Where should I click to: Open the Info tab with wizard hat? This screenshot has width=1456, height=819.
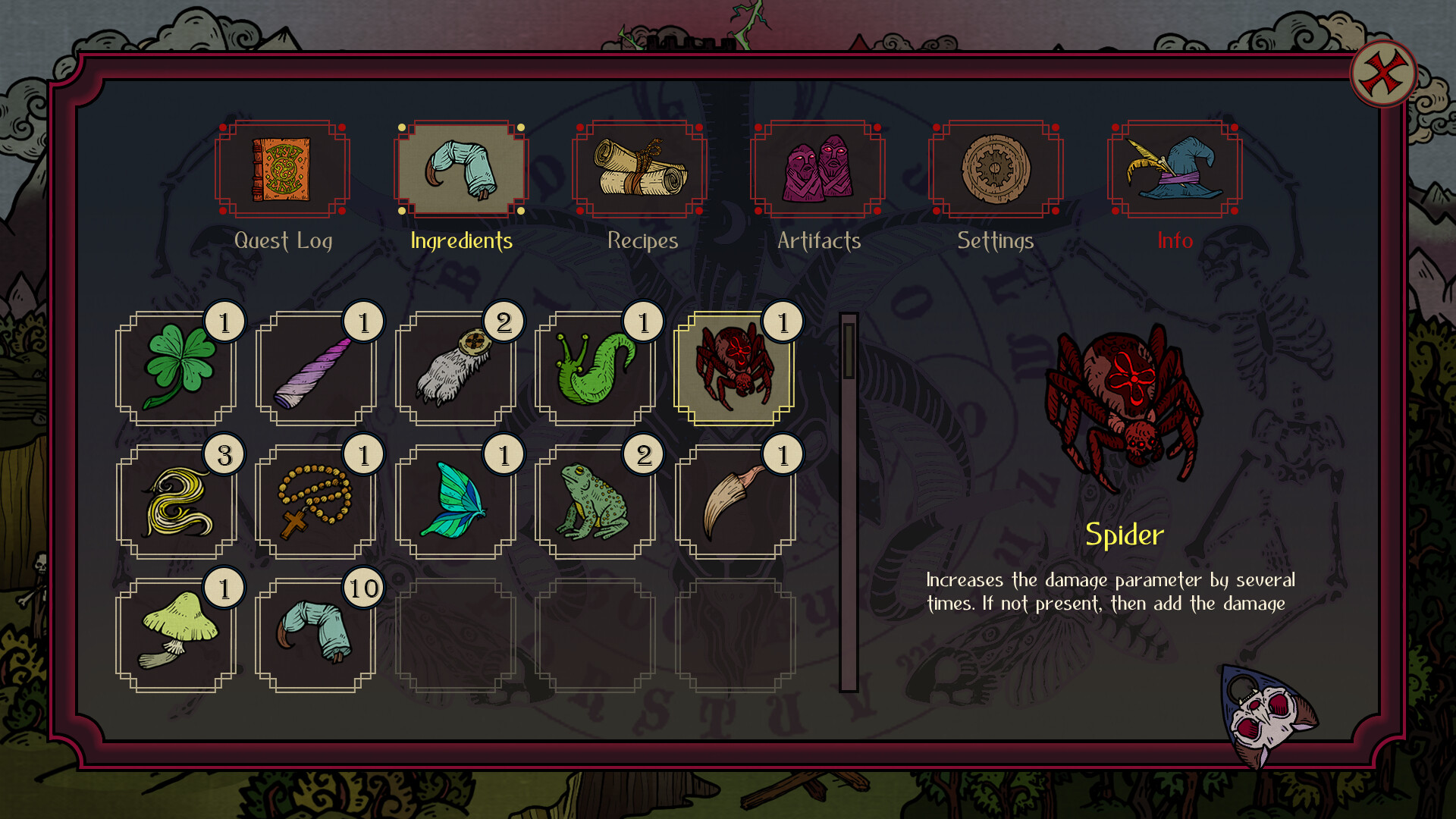point(1174,169)
